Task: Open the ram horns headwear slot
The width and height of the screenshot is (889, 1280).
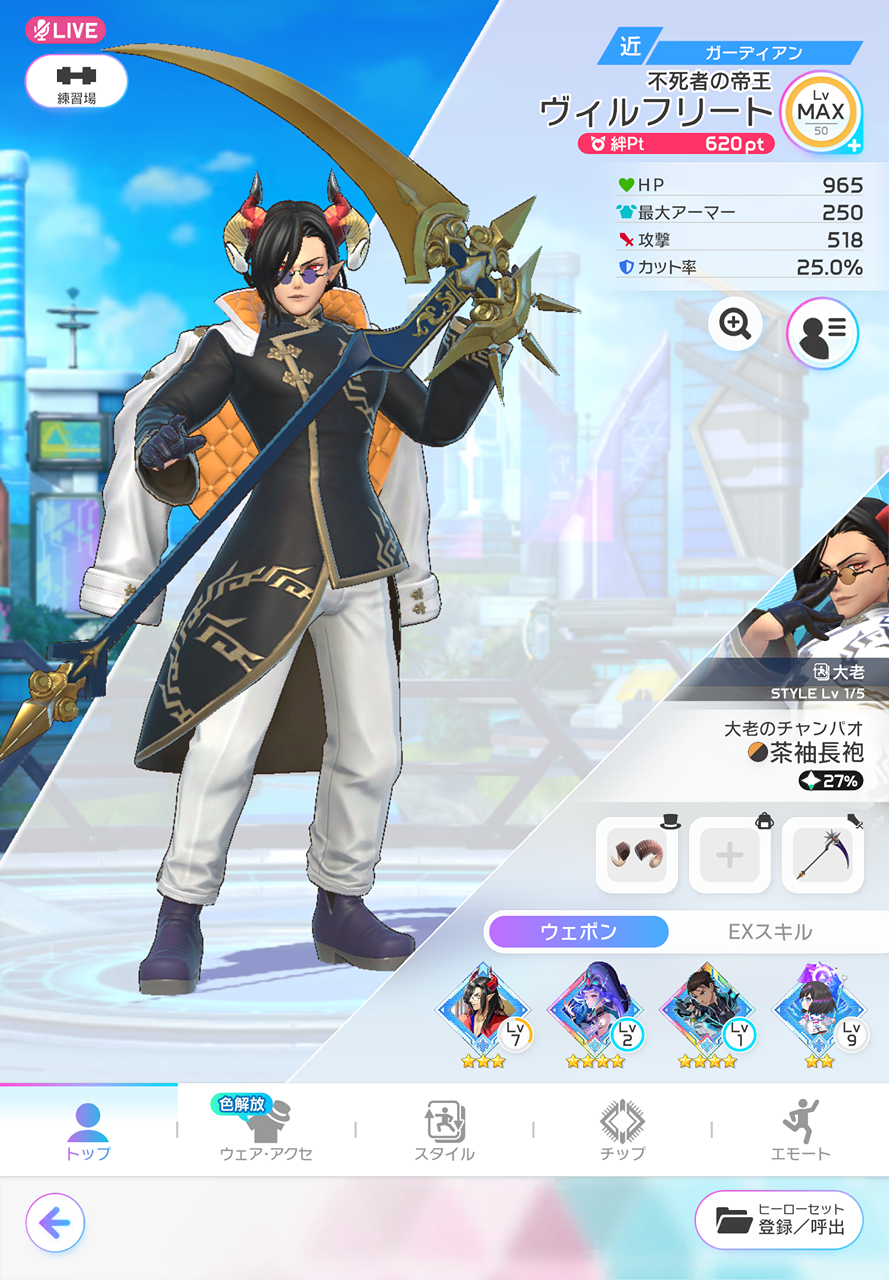Action: tap(636, 855)
